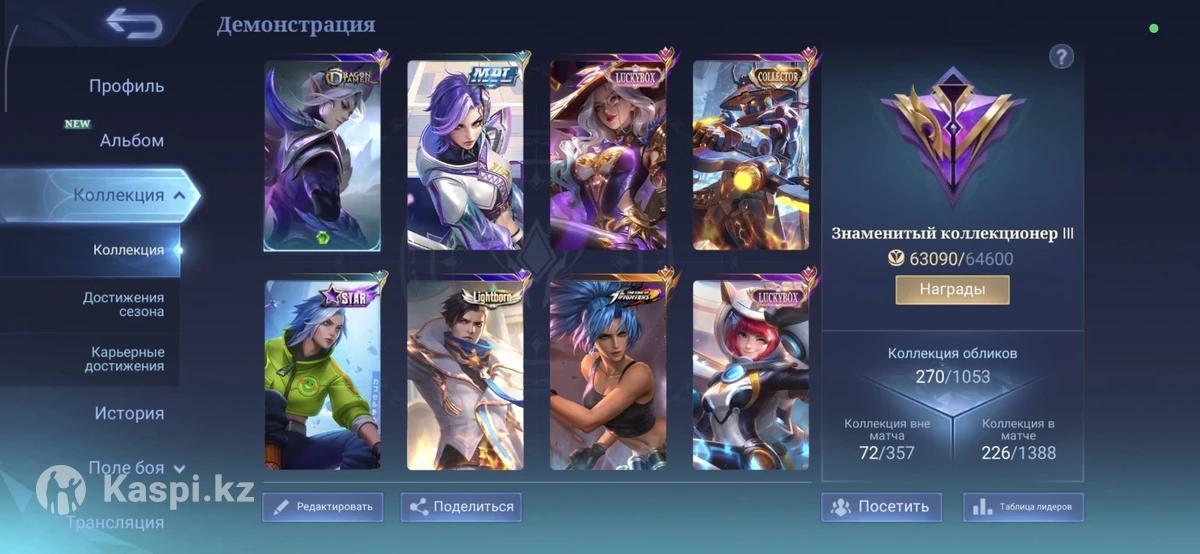1200x554 pixels.
Task: Open the Lightborn skin card
Action: click(x=465, y=375)
